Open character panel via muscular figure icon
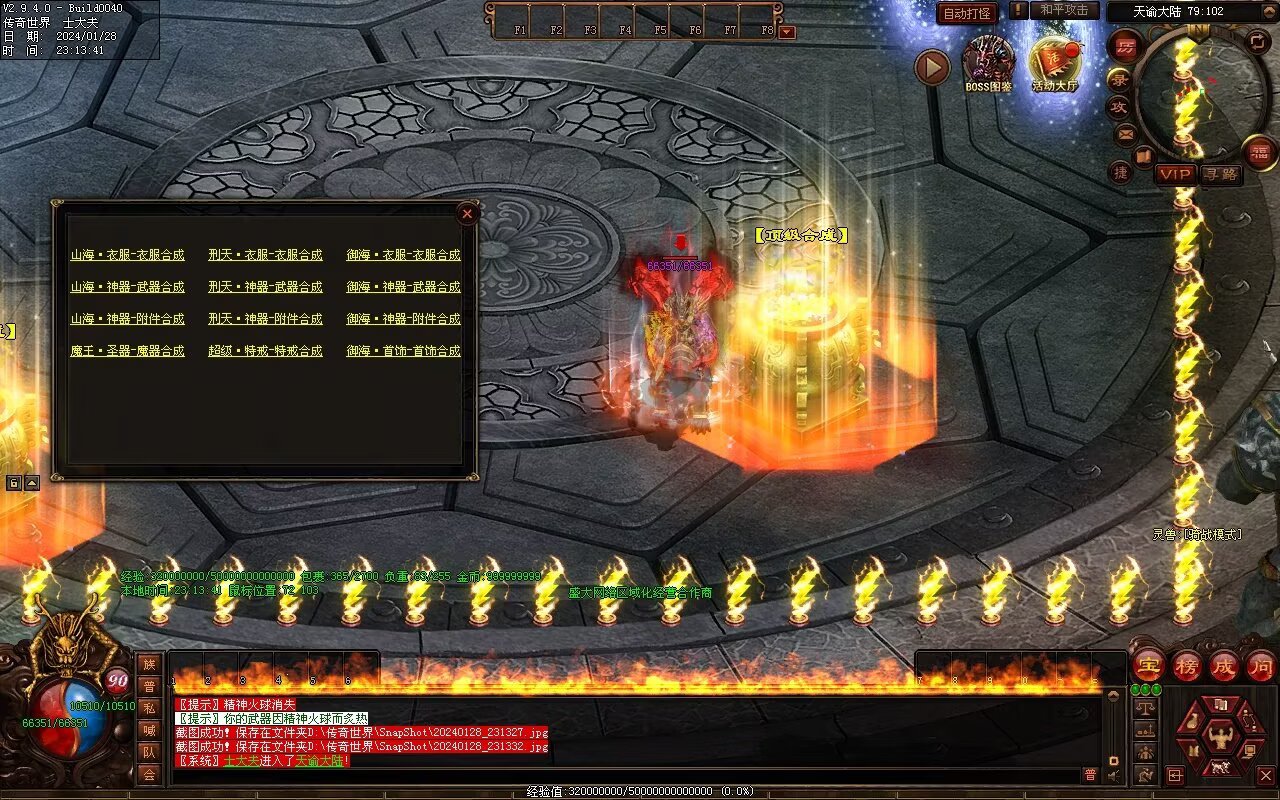 tap(1221, 738)
